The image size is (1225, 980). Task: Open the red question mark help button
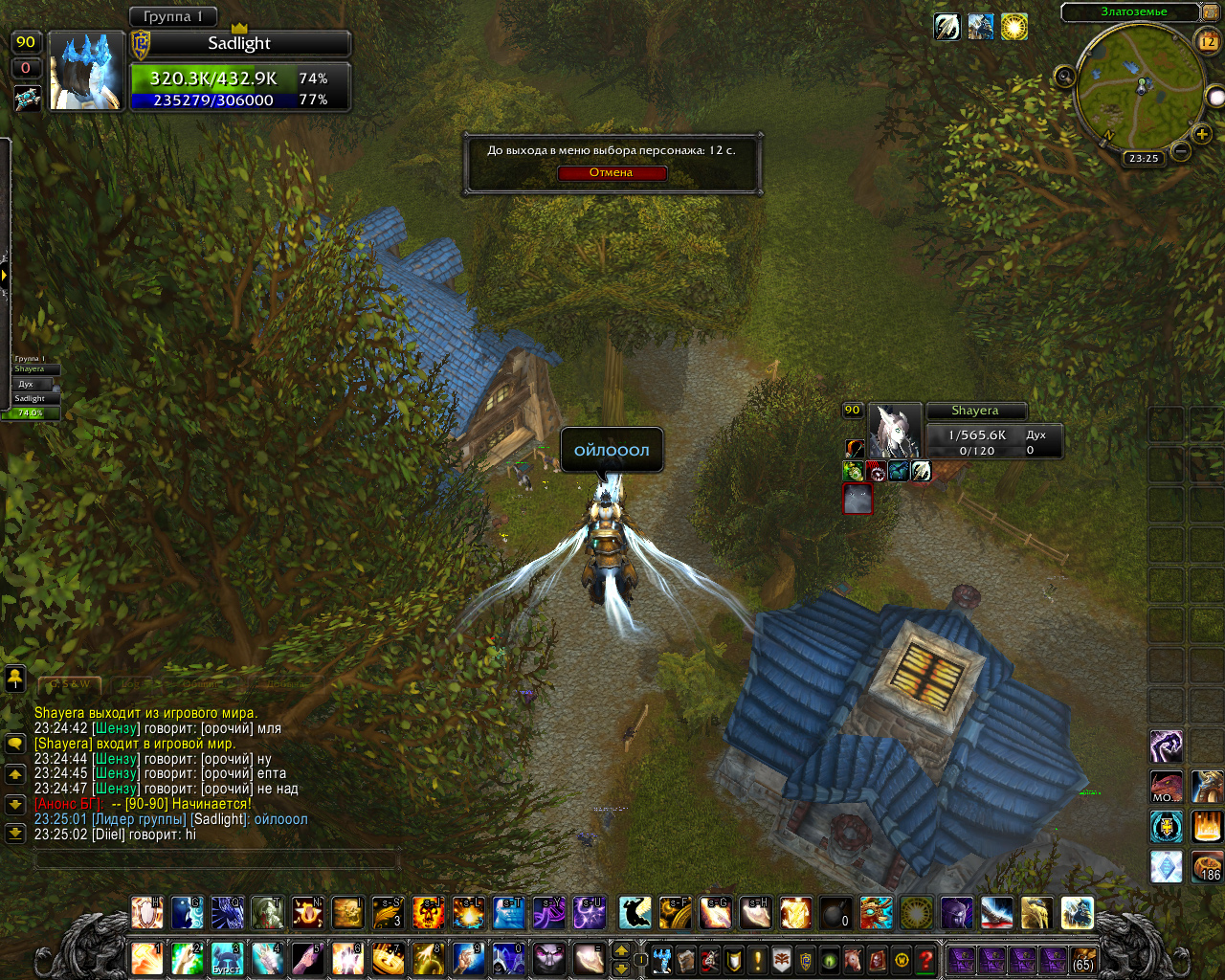click(925, 959)
